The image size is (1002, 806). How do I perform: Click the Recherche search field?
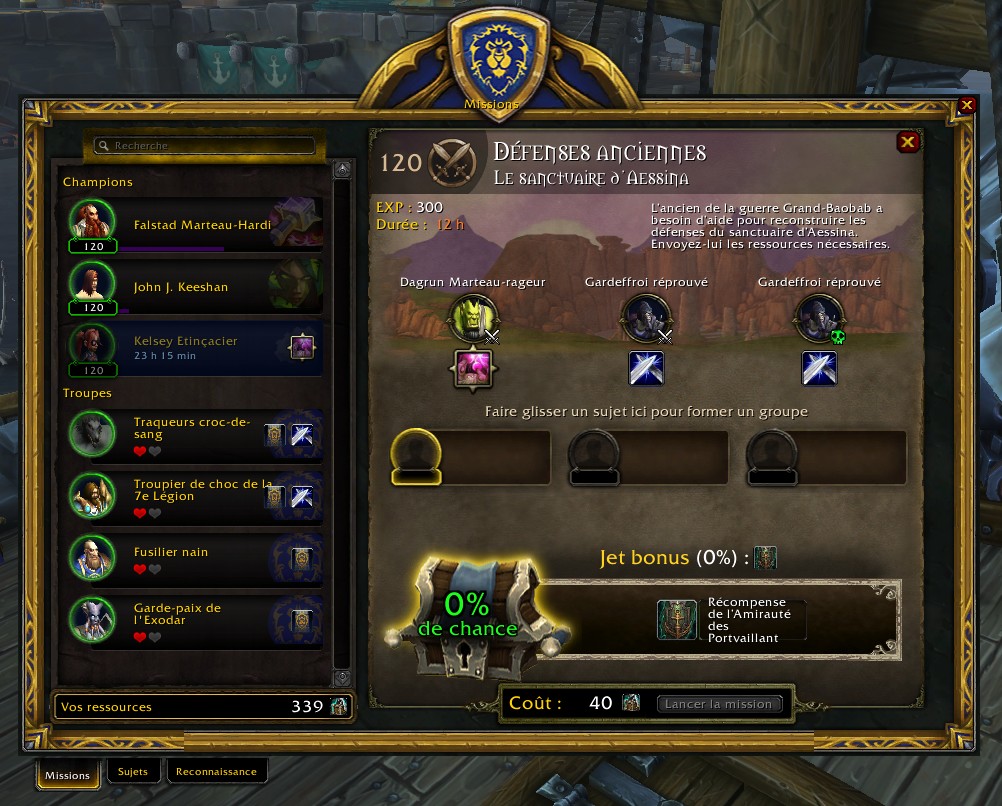204,146
